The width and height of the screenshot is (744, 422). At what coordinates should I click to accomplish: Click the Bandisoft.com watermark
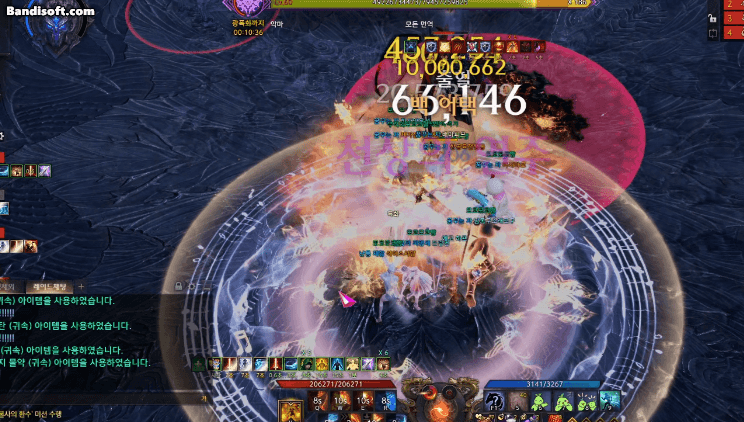[x=50, y=10]
